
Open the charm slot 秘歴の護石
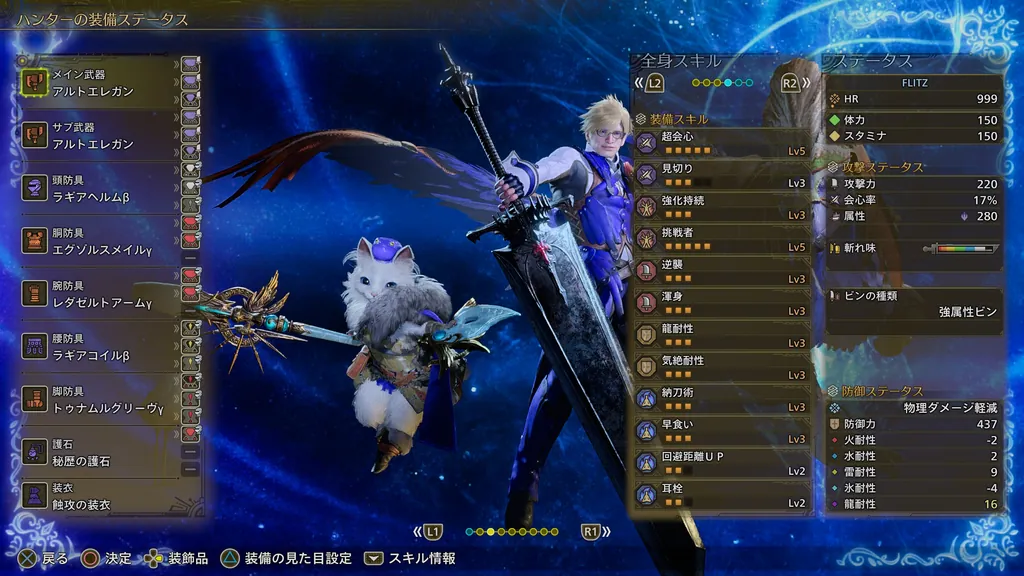97,454
